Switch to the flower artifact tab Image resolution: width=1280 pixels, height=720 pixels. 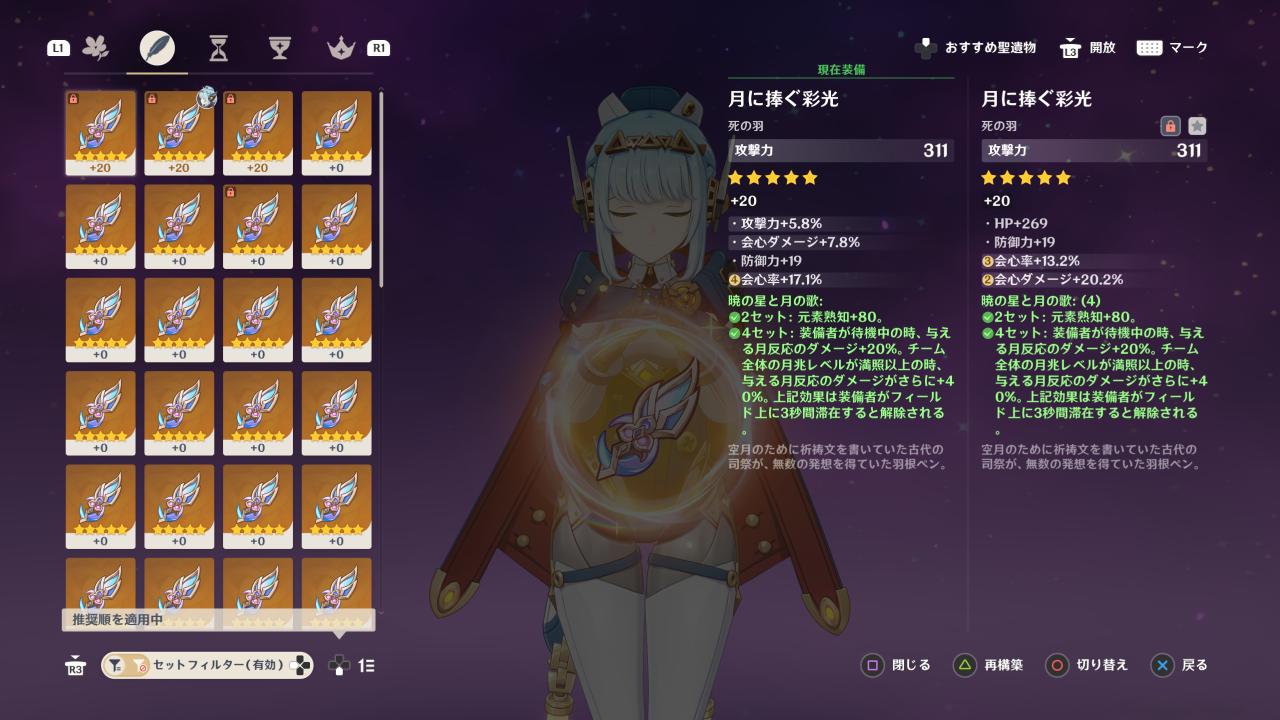click(x=96, y=47)
